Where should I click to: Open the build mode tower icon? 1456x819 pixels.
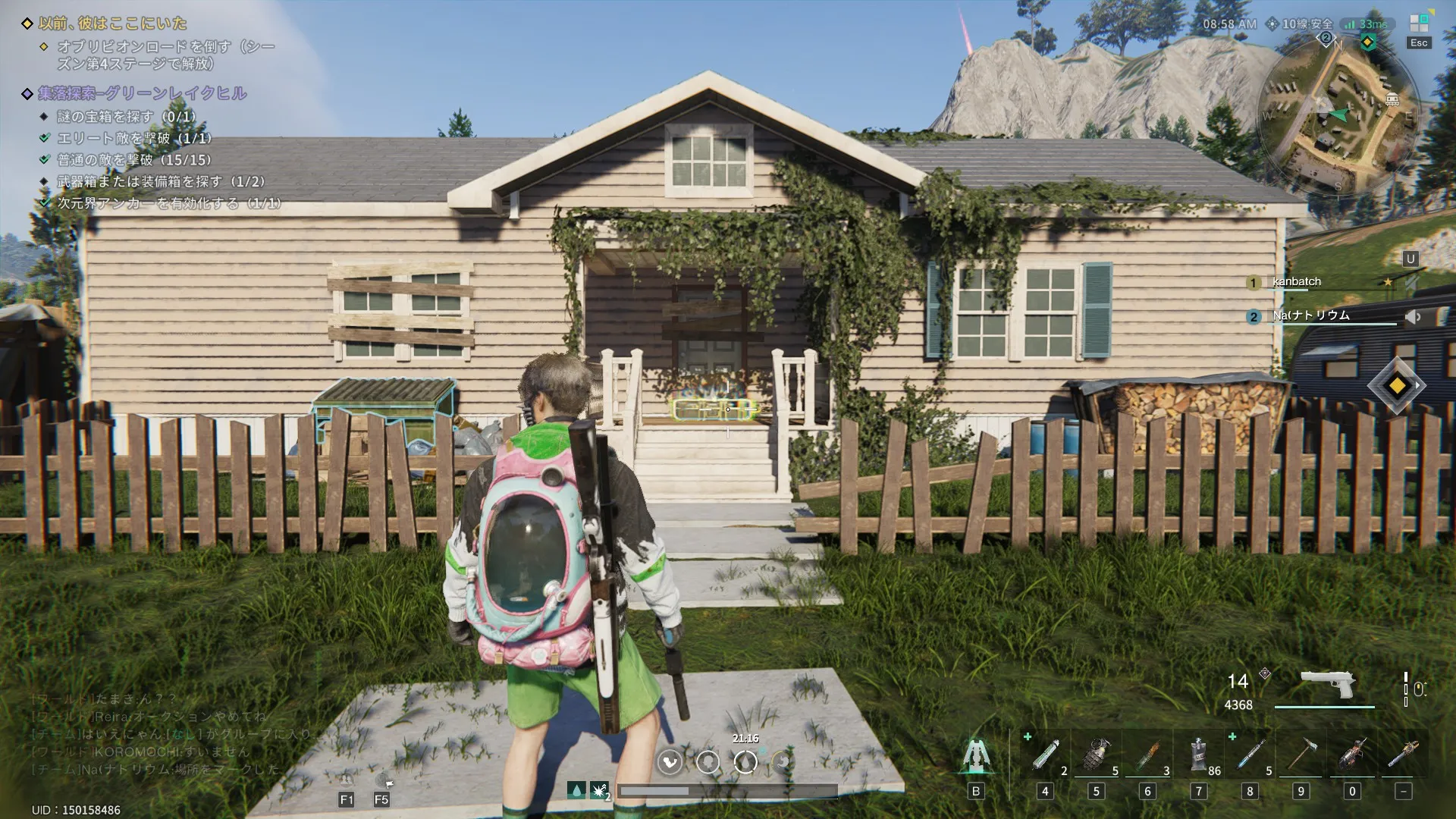(976, 755)
